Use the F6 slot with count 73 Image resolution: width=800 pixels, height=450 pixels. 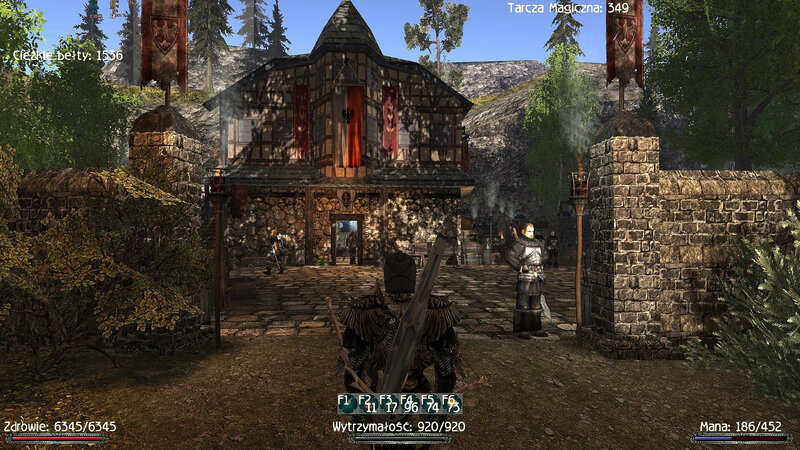pos(452,404)
